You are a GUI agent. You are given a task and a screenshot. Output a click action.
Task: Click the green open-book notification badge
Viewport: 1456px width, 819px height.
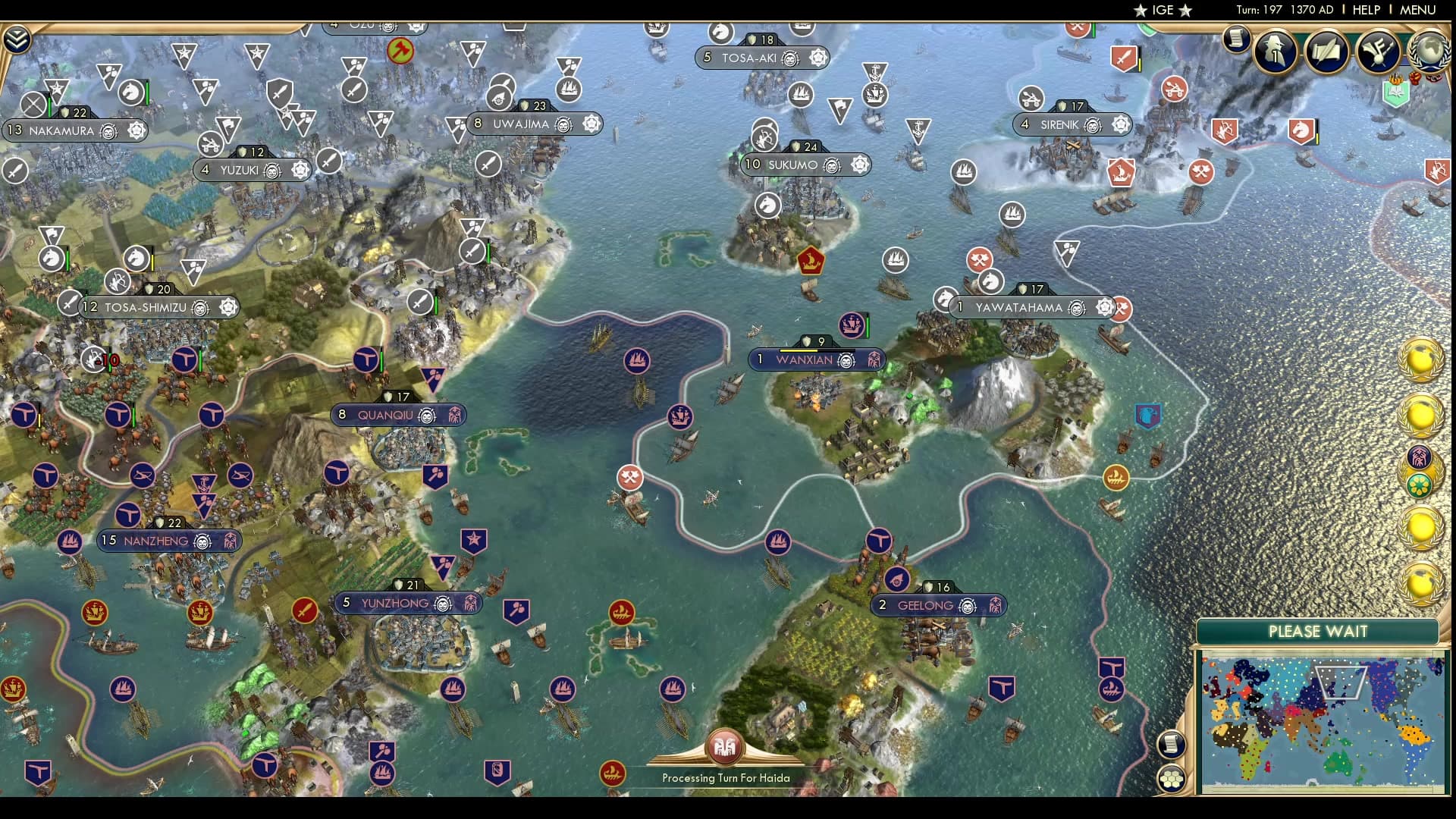click(1395, 93)
